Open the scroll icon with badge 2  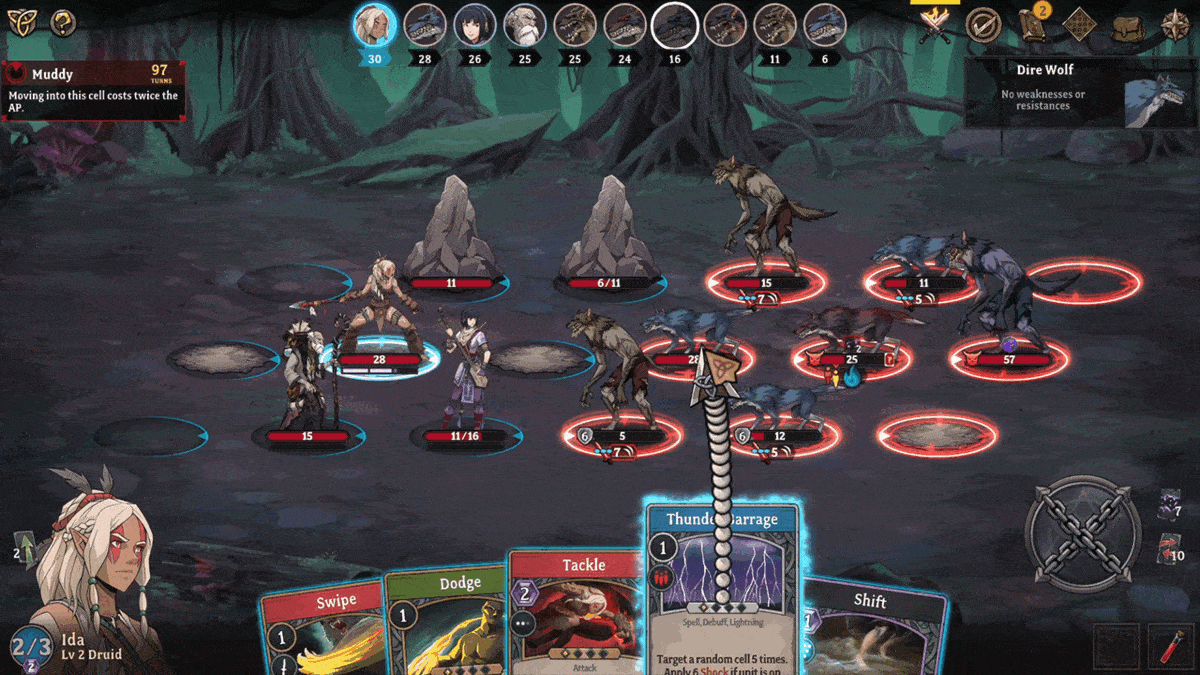[1034, 25]
